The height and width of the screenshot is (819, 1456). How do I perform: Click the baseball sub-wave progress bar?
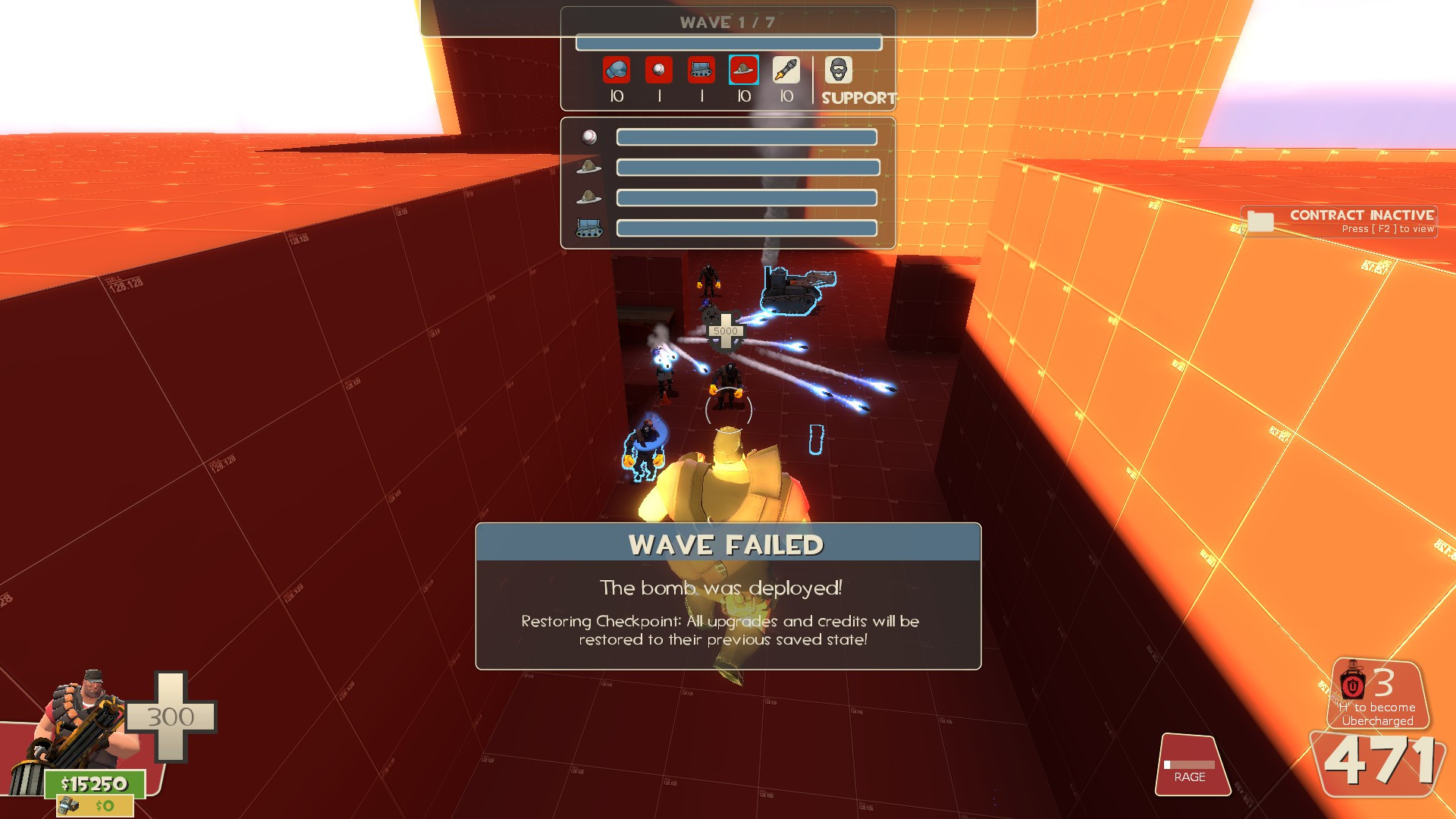coord(748,139)
